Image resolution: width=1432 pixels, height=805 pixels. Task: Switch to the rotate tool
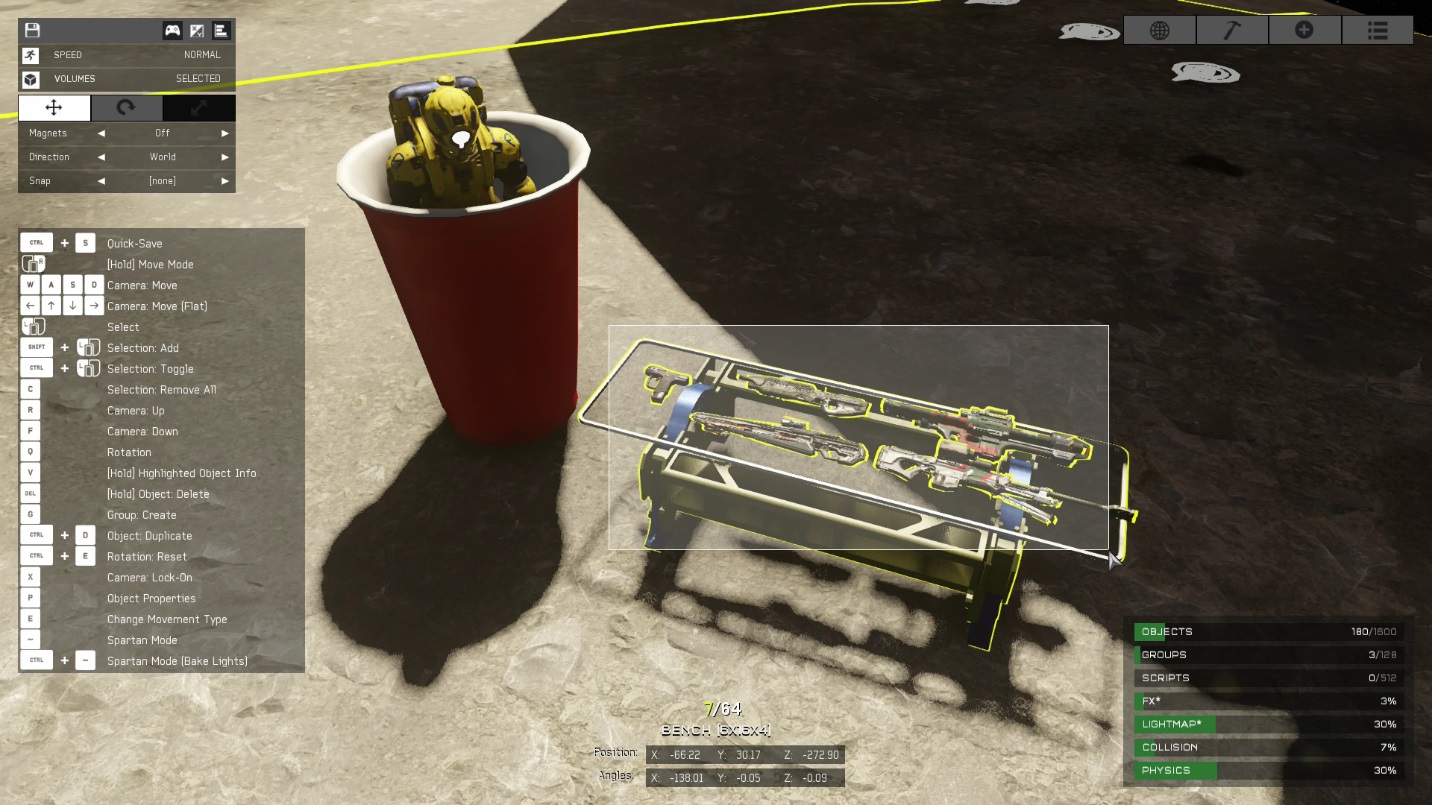[126, 108]
